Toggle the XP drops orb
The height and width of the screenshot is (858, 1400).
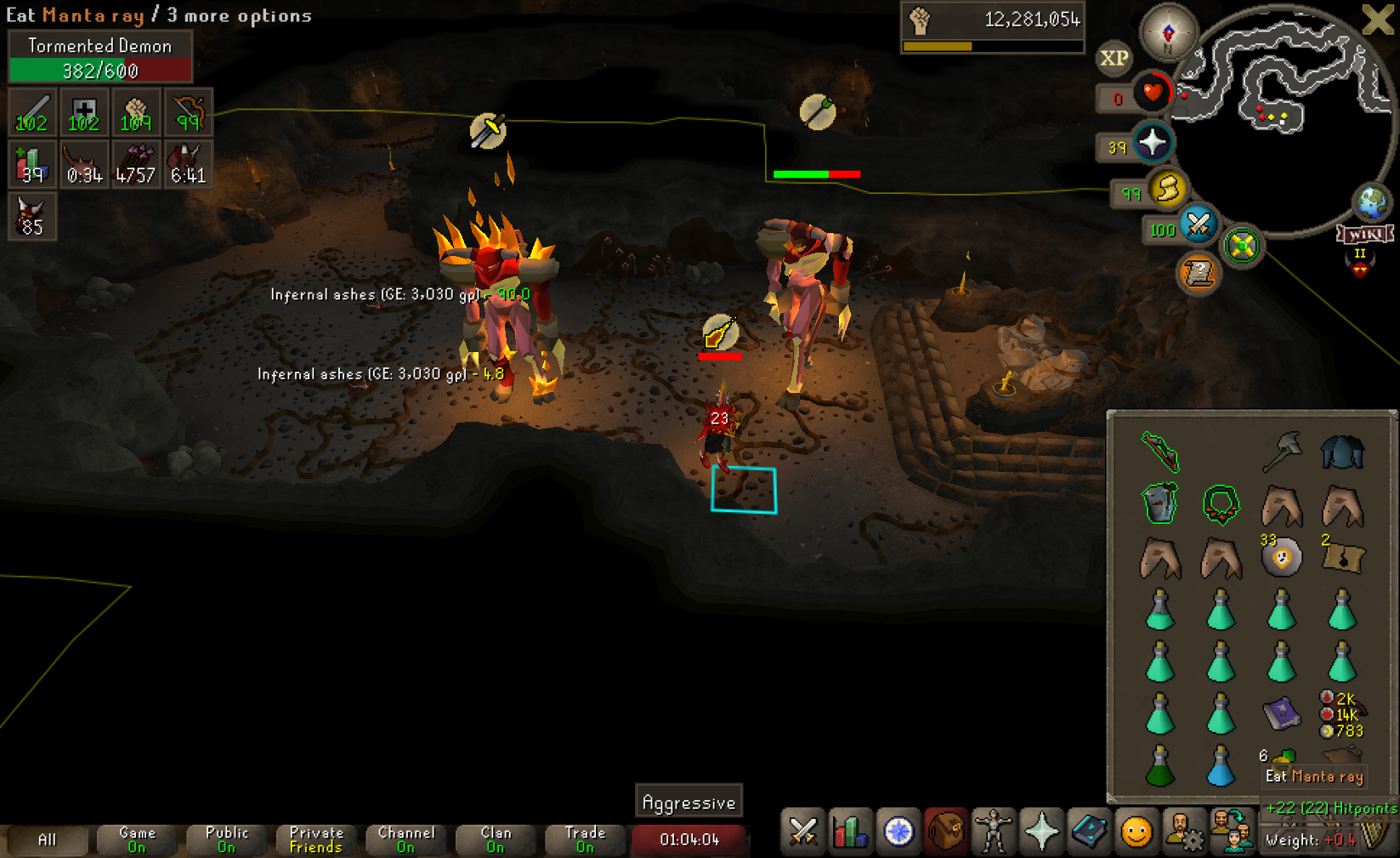(x=1114, y=58)
